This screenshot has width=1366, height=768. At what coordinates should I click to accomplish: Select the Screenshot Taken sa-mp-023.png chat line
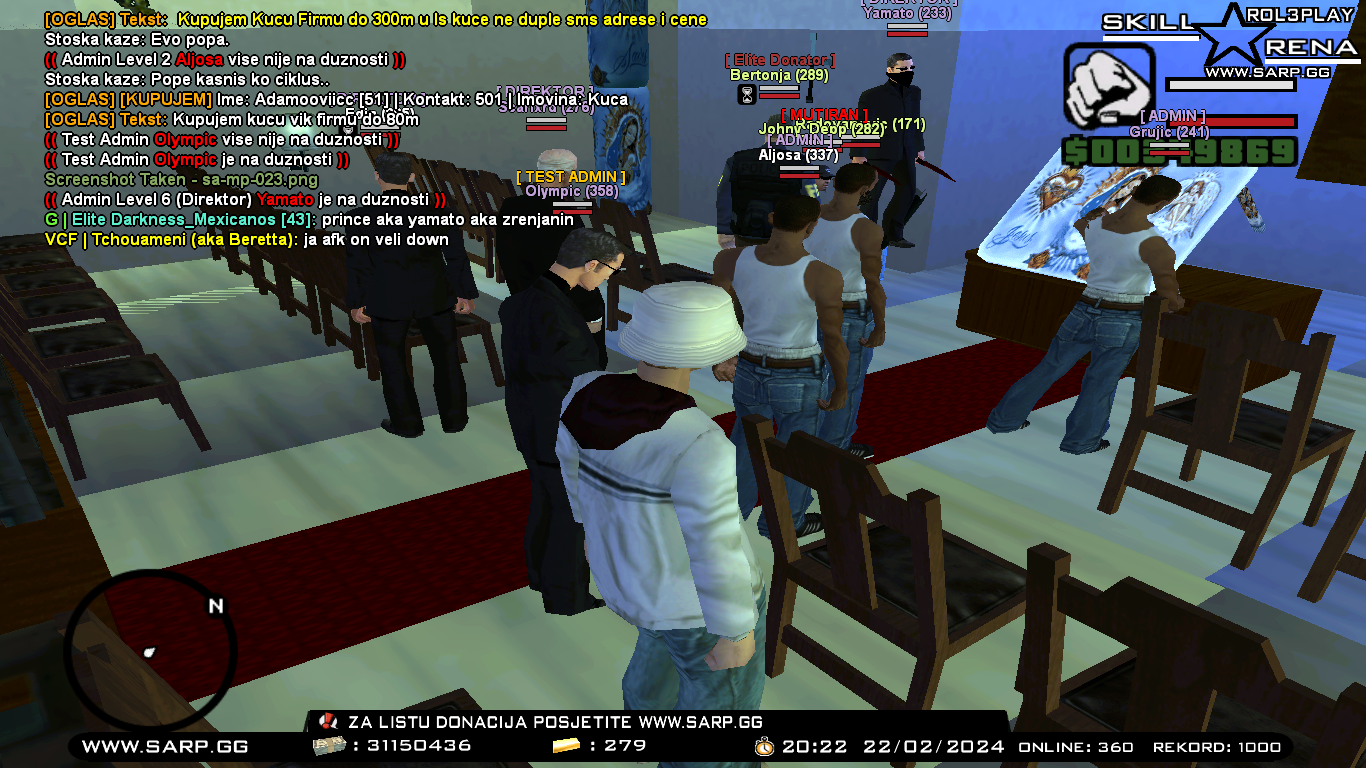(x=180, y=180)
